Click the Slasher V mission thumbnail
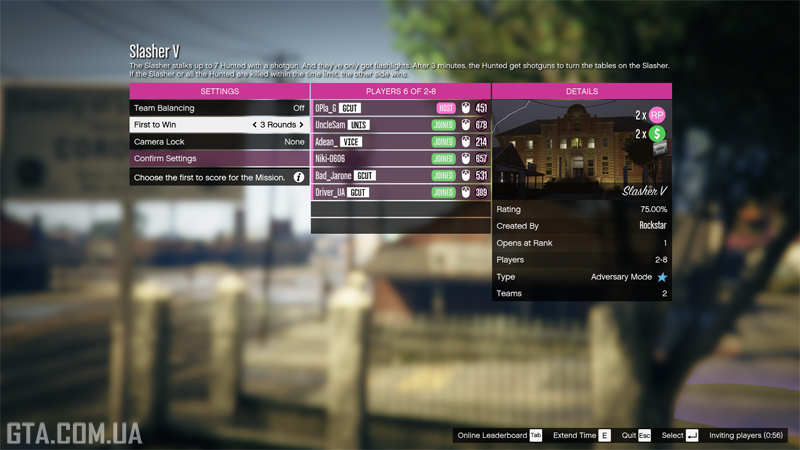Image resolution: width=800 pixels, height=450 pixels. 582,150
